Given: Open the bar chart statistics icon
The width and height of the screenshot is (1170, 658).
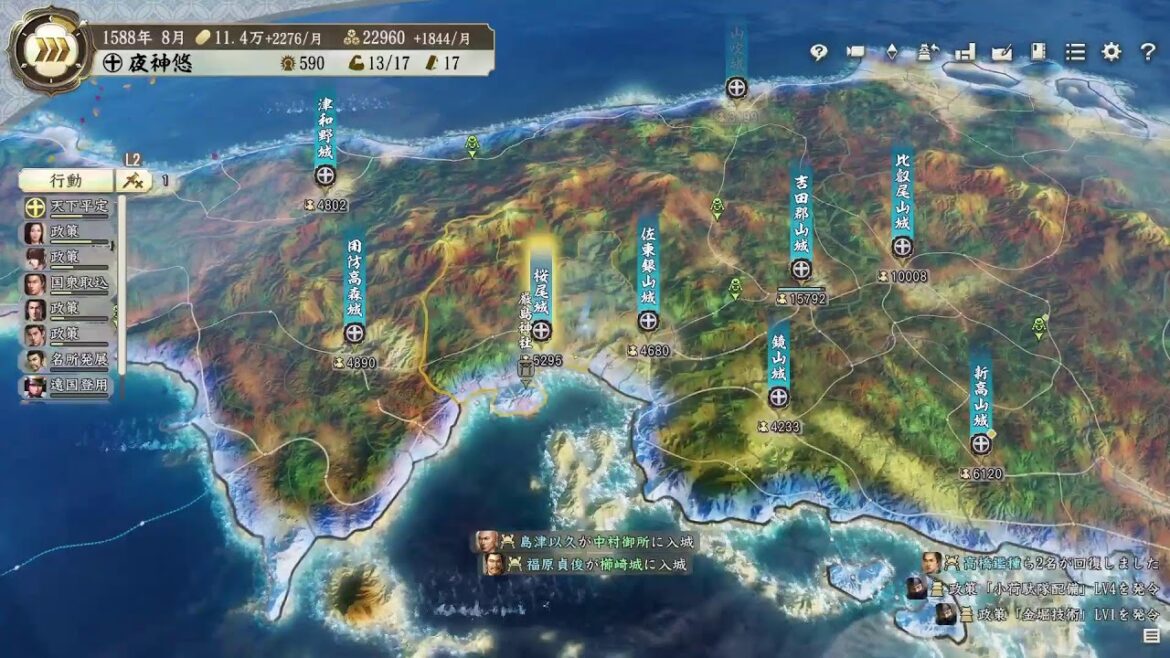Looking at the screenshot, I should [965, 53].
